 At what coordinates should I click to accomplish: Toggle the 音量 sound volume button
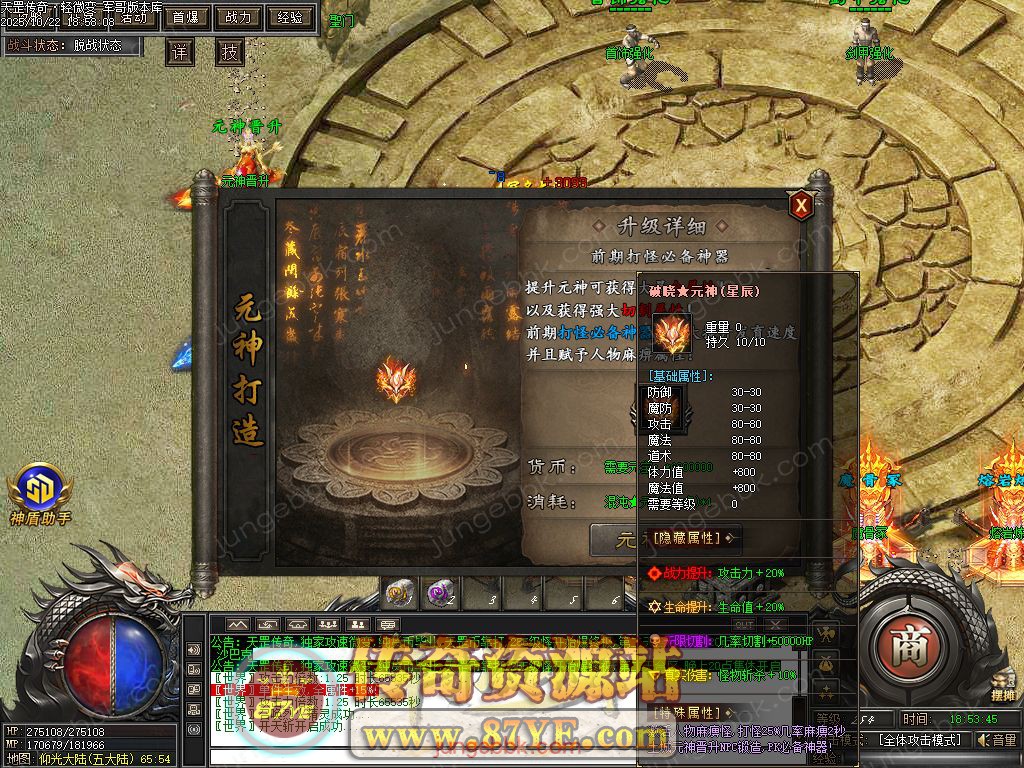(997, 740)
